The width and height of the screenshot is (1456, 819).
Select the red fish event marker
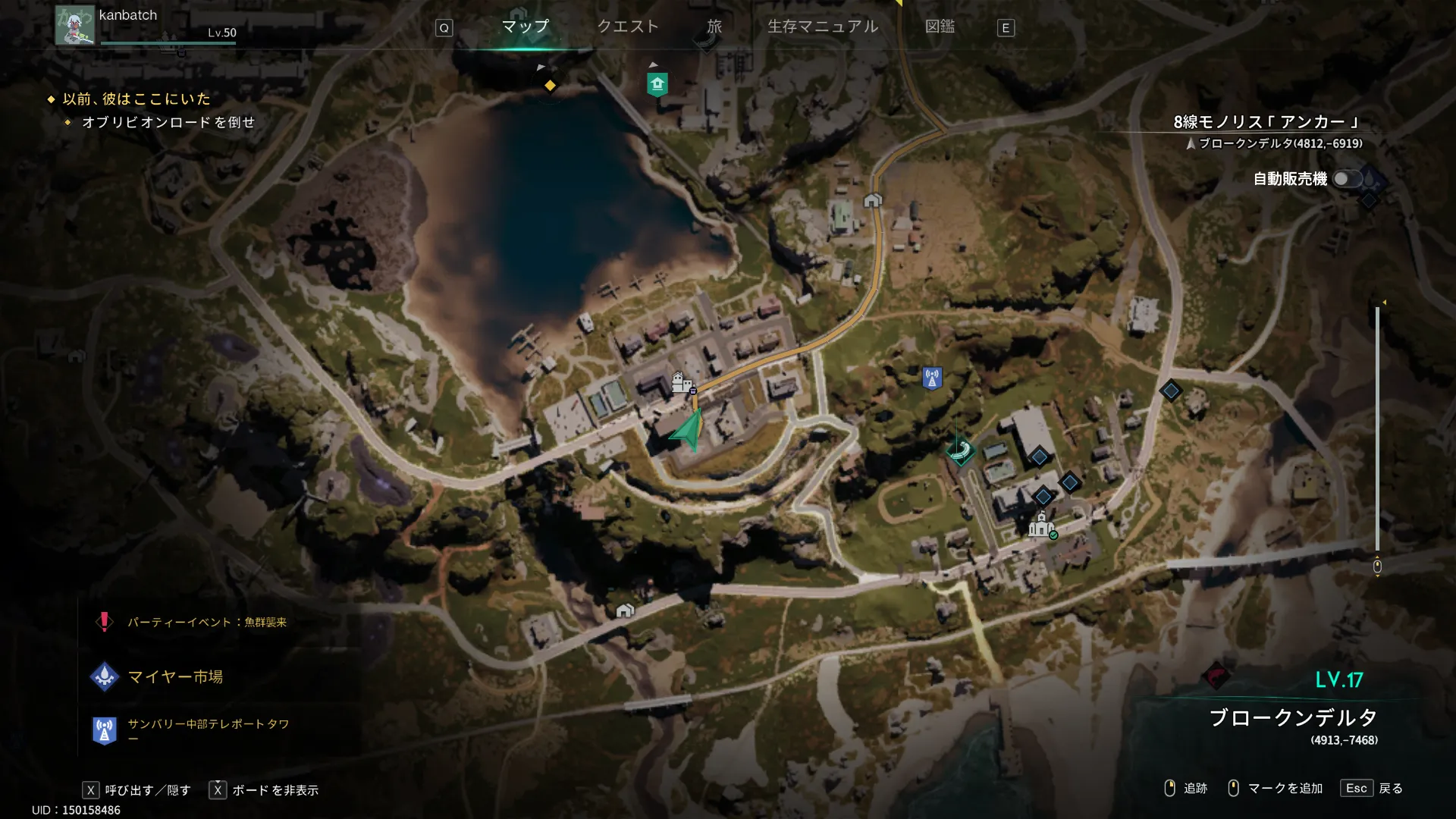pos(1216,675)
